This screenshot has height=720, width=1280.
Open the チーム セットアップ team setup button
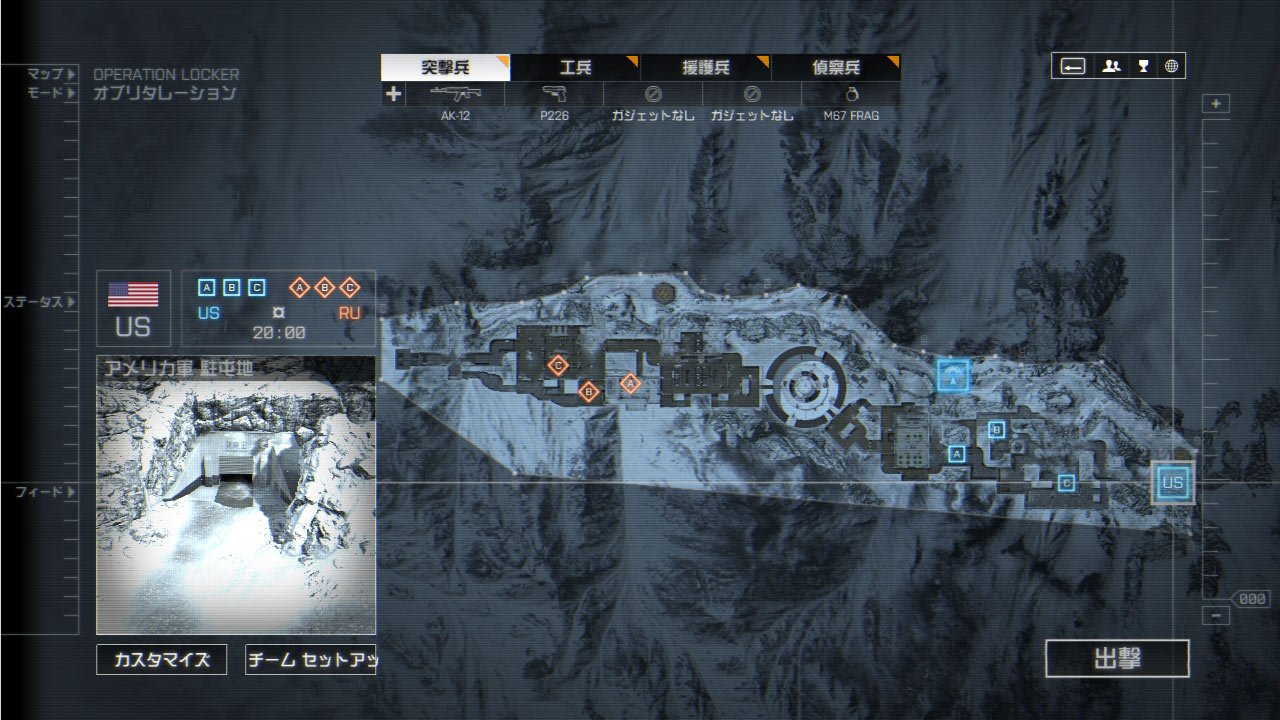coord(310,660)
